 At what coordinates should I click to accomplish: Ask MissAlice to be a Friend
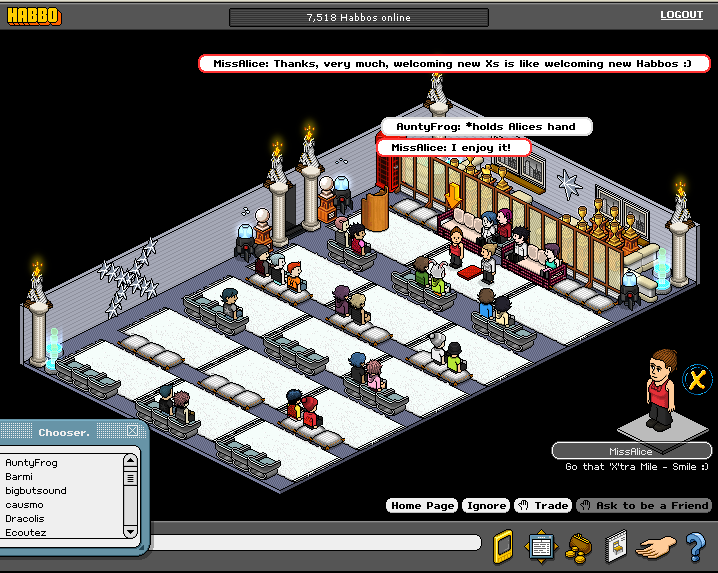[643, 506]
